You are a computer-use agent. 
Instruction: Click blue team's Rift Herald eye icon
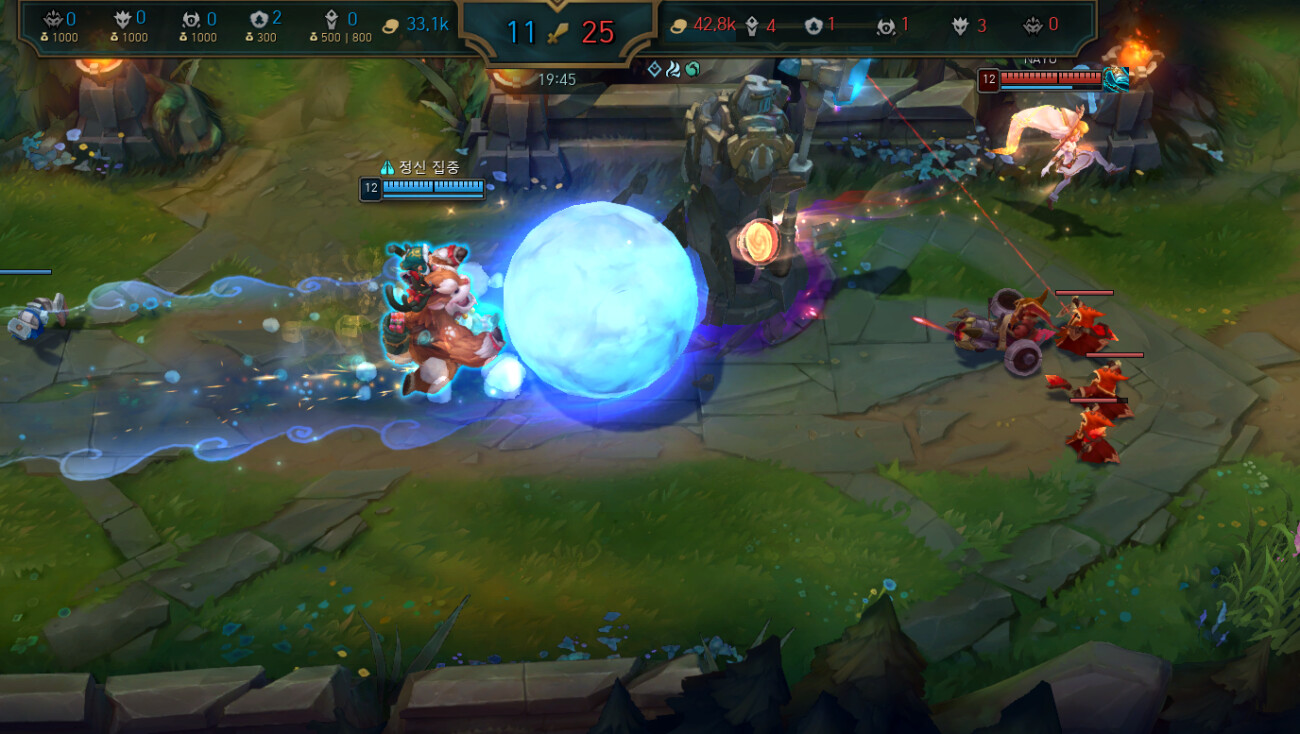(192, 19)
